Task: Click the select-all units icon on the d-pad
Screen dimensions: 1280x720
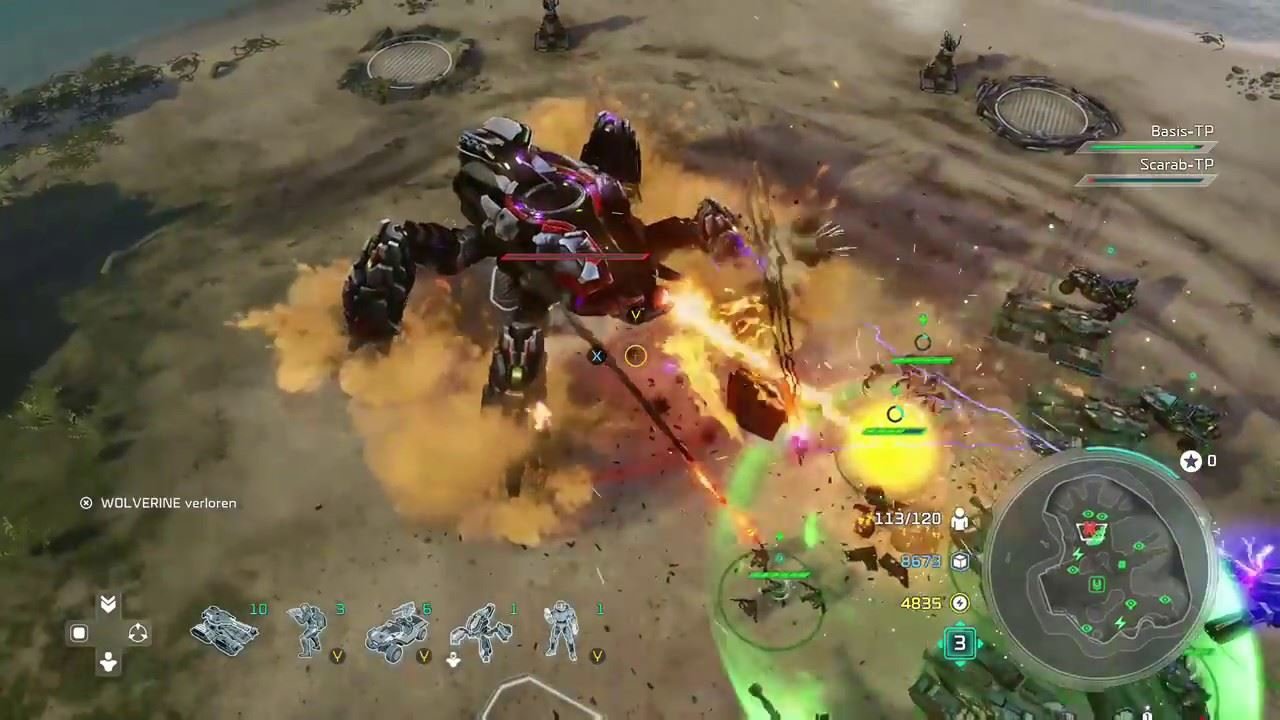Action: click(x=78, y=633)
